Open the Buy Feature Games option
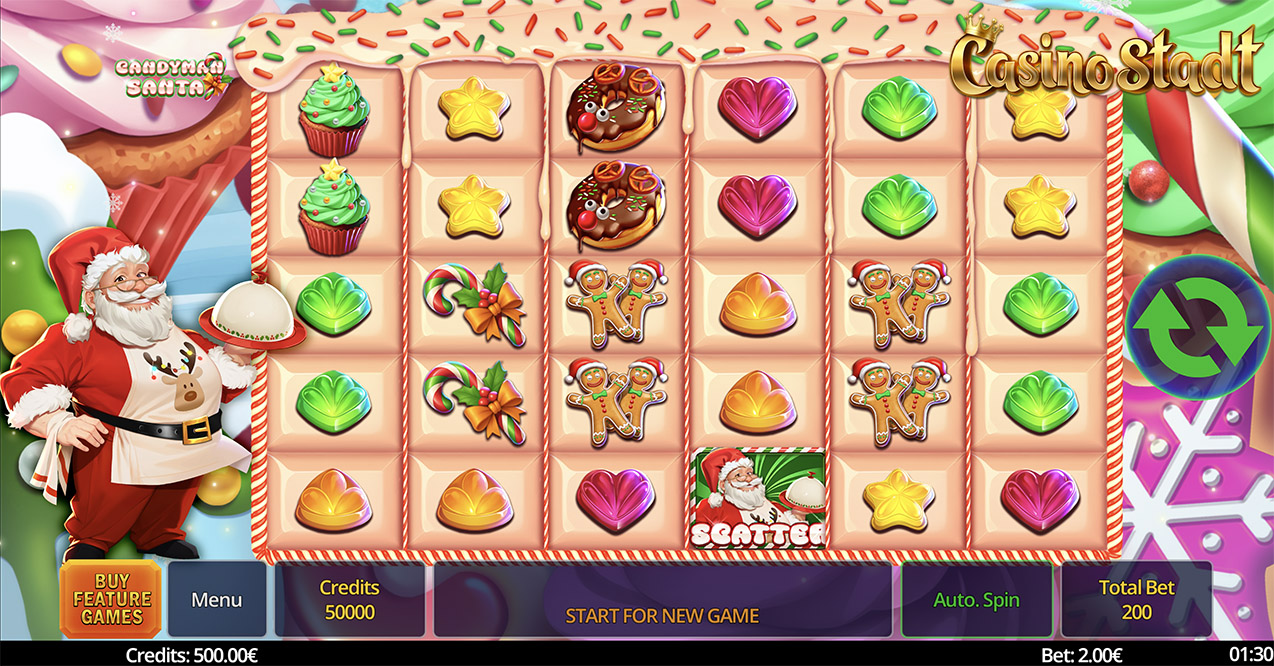The width and height of the screenshot is (1274, 666). [x=111, y=599]
